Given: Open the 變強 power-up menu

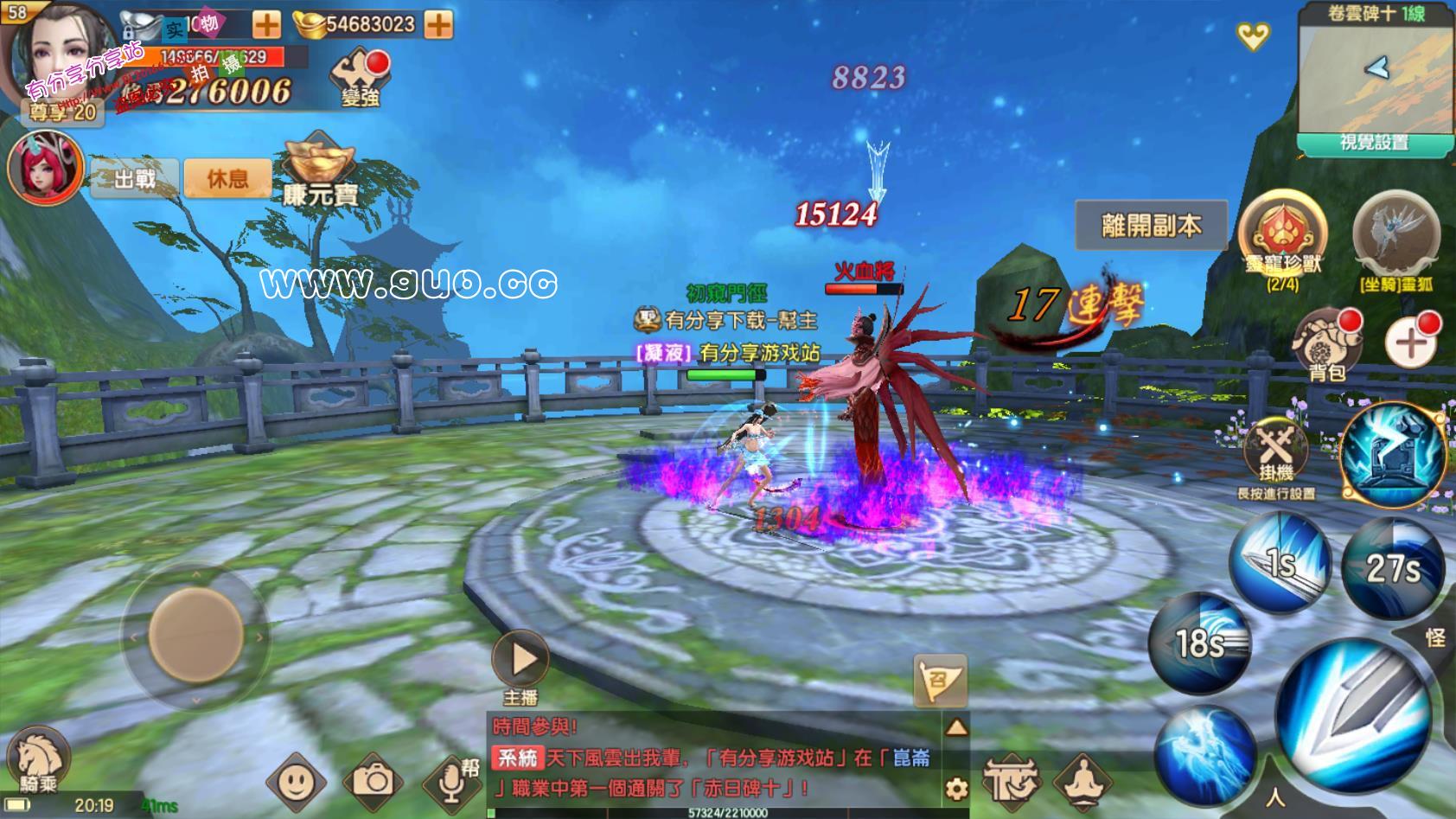Looking at the screenshot, I should (x=360, y=79).
